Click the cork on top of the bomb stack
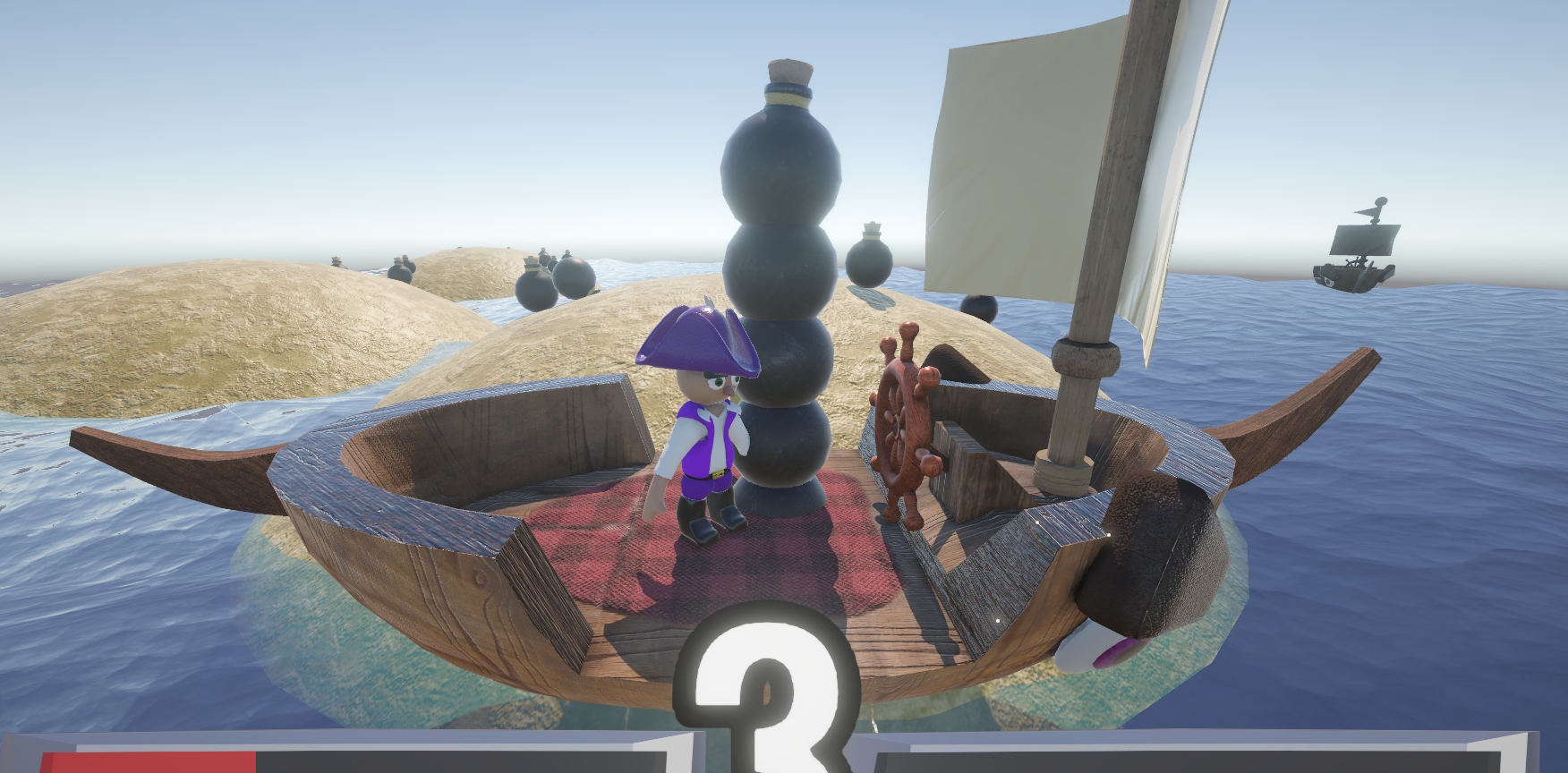This screenshot has width=1568, height=773. [x=789, y=72]
